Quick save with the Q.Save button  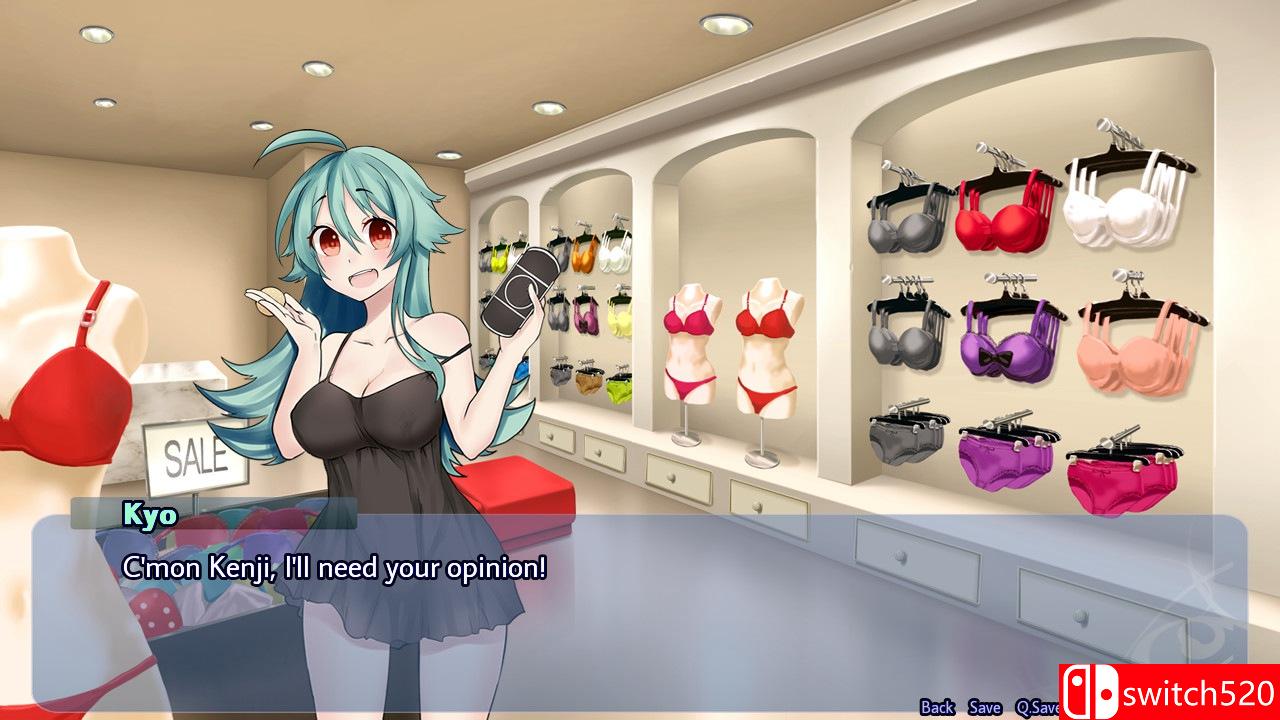[1036, 707]
